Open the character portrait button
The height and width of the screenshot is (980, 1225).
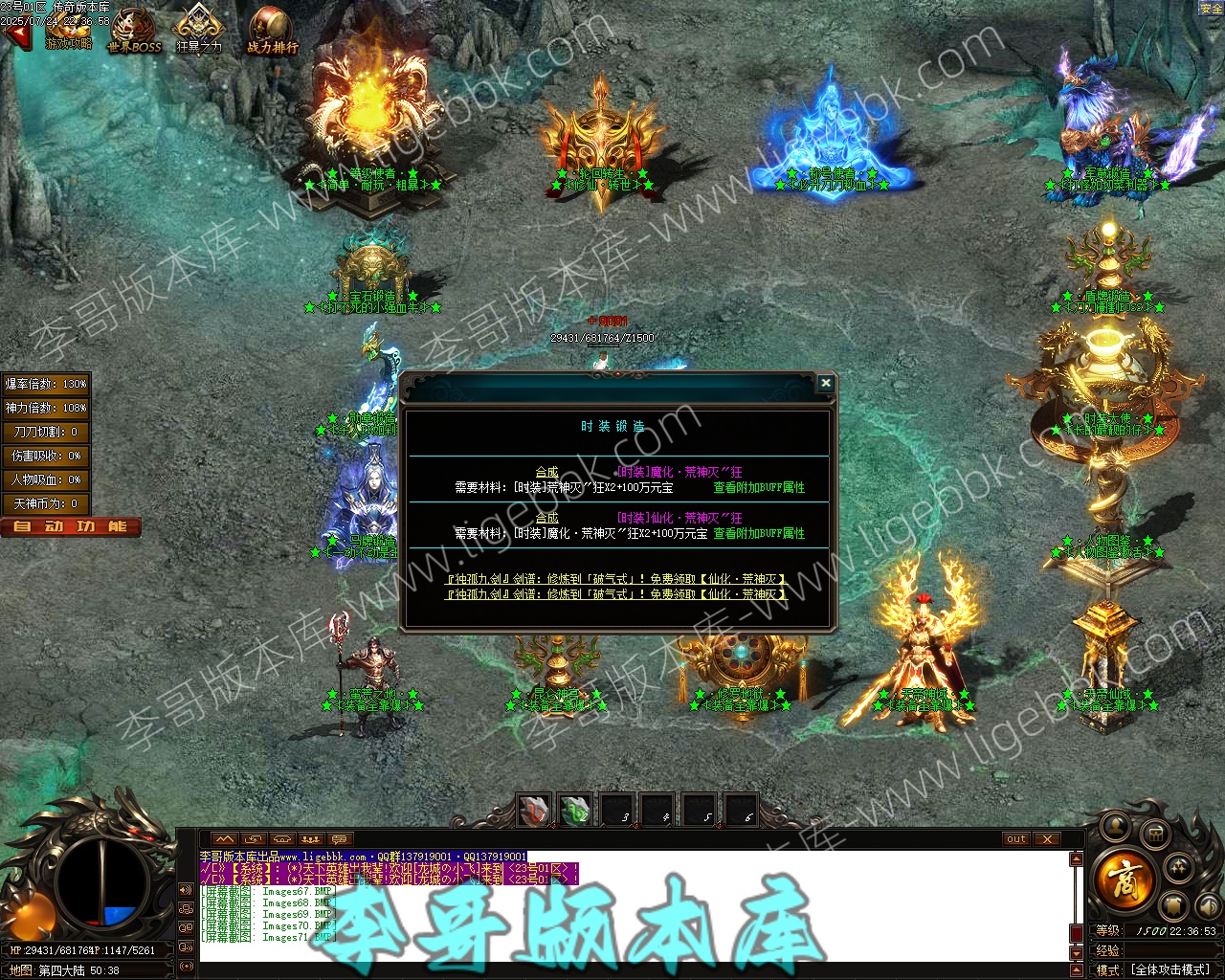pyautogui.click(x=1116, y=825)
